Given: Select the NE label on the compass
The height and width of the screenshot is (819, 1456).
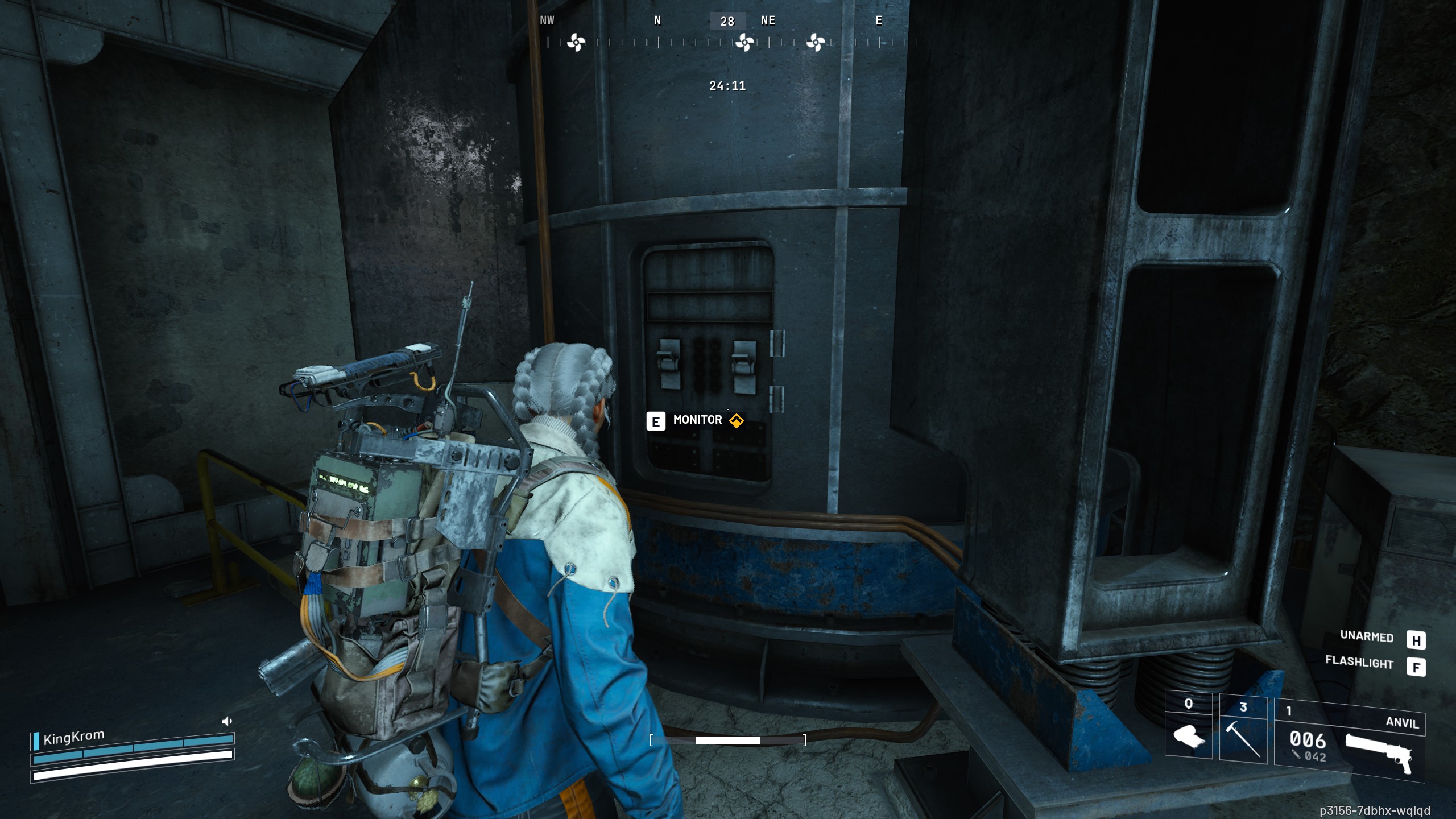Looking at the screenshot, I should click(768, 21).
